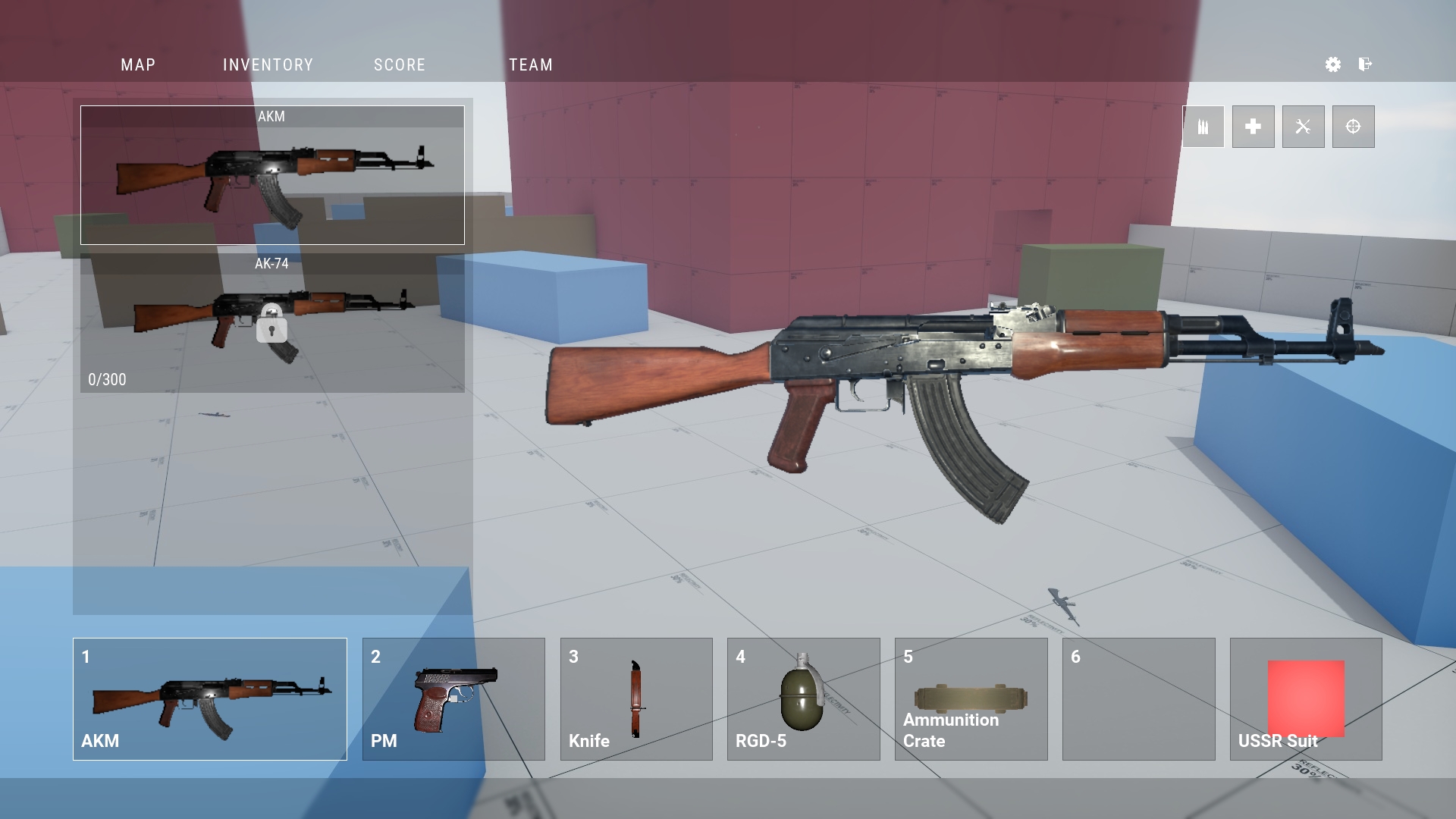Select the bullets class button
Screen dimensions: 1456x819
tap(1203, 127)
